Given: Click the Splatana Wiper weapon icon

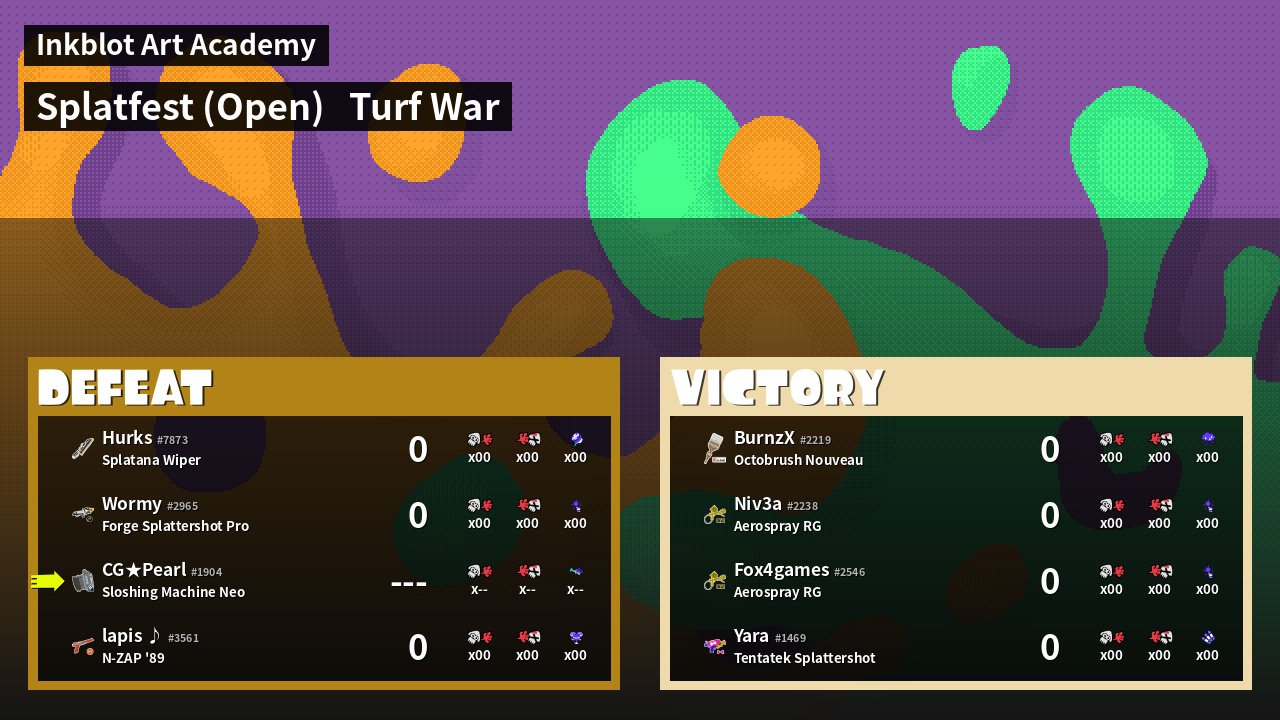Looking at the screenshot, I should tap(82, 449).
